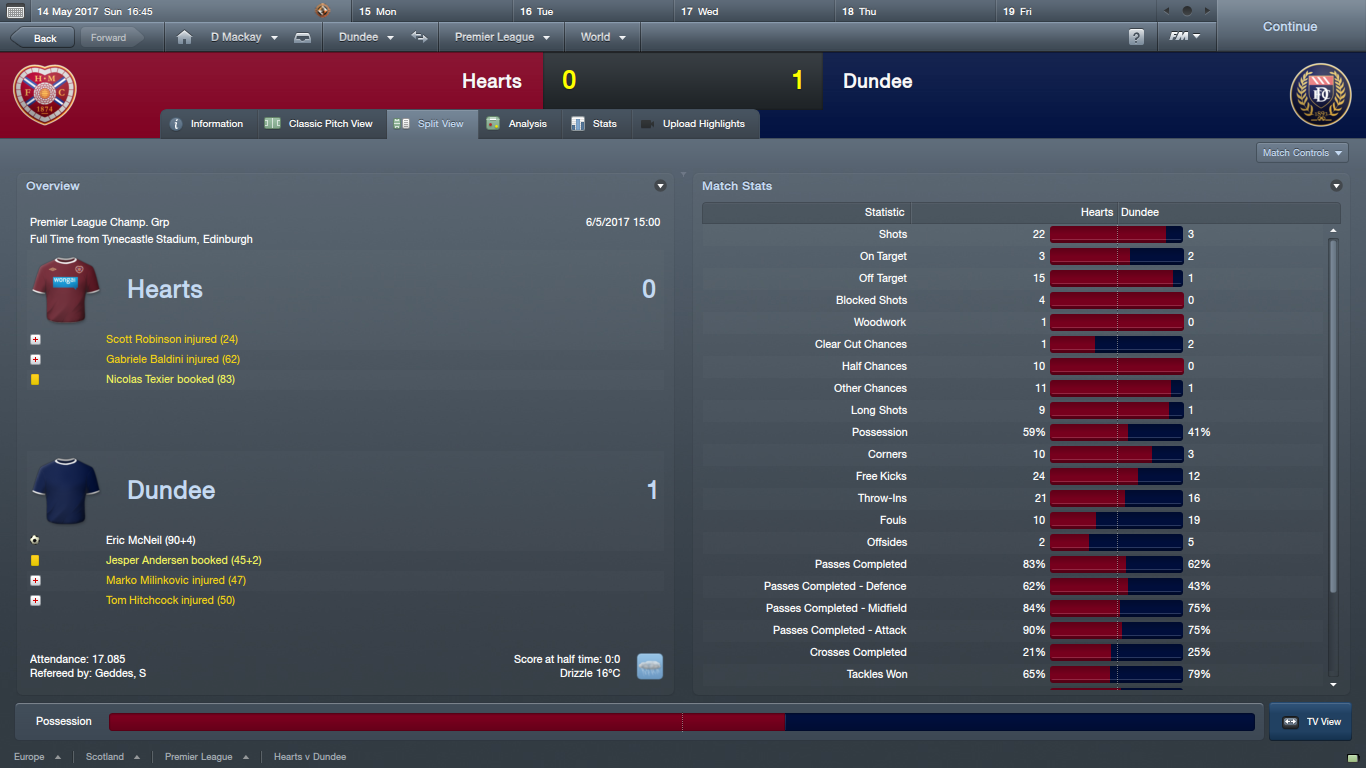Open the Premier League dropdown menu
This screenshot has height=768, width=1366.
pyautogui.click(x=501, y=37)
